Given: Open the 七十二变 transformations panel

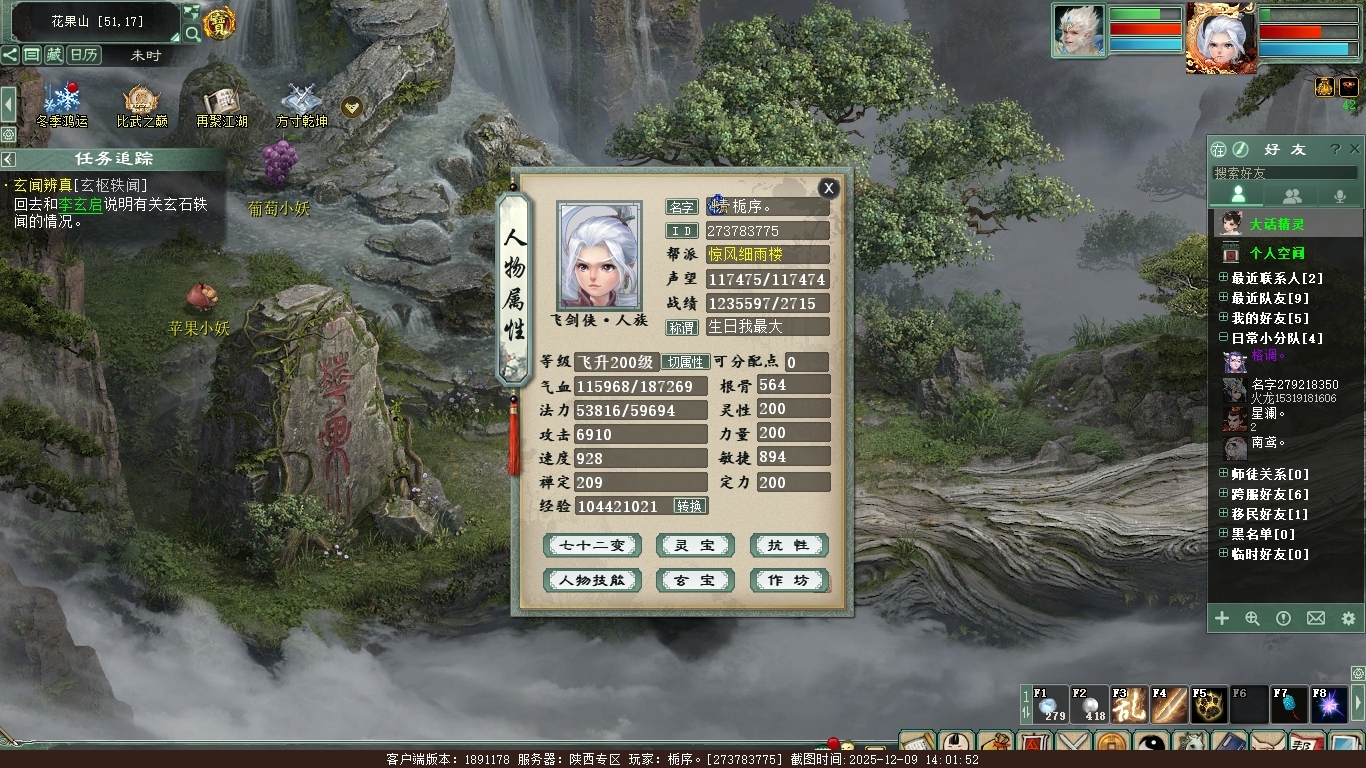Looking at the screenshot, I should coord(592,546).
